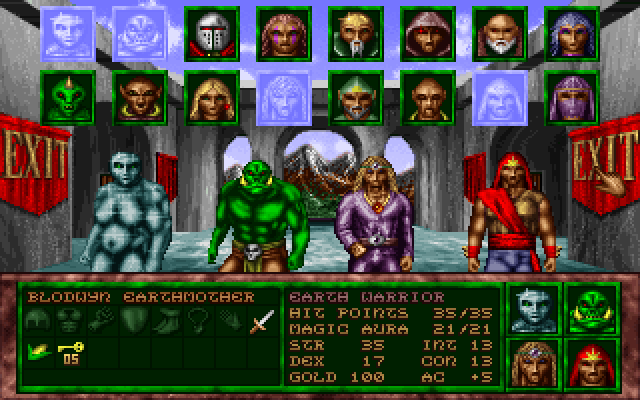Screen dimensions: 640x400
Task: Pick the brown-hooded champion portrait
Action: 425,32
